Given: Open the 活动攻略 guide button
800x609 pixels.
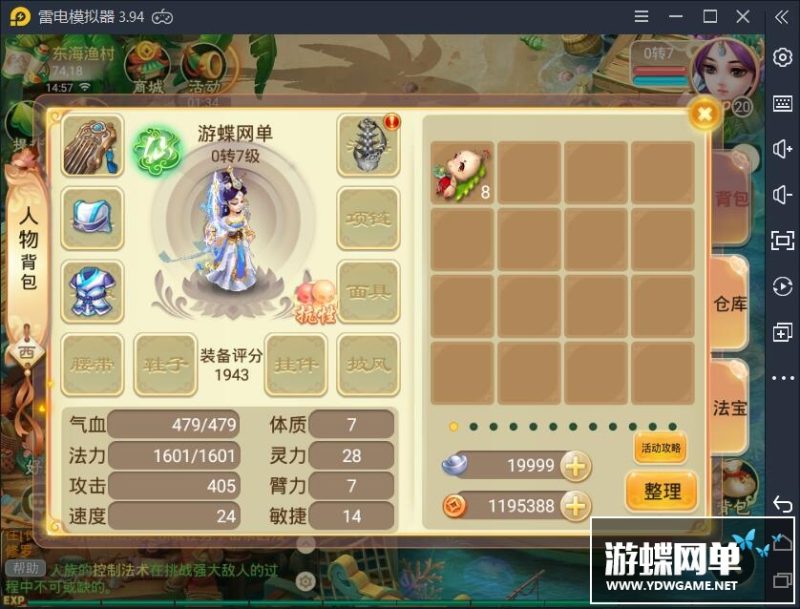Looking at the screenshot, I should tap(661, 448).
